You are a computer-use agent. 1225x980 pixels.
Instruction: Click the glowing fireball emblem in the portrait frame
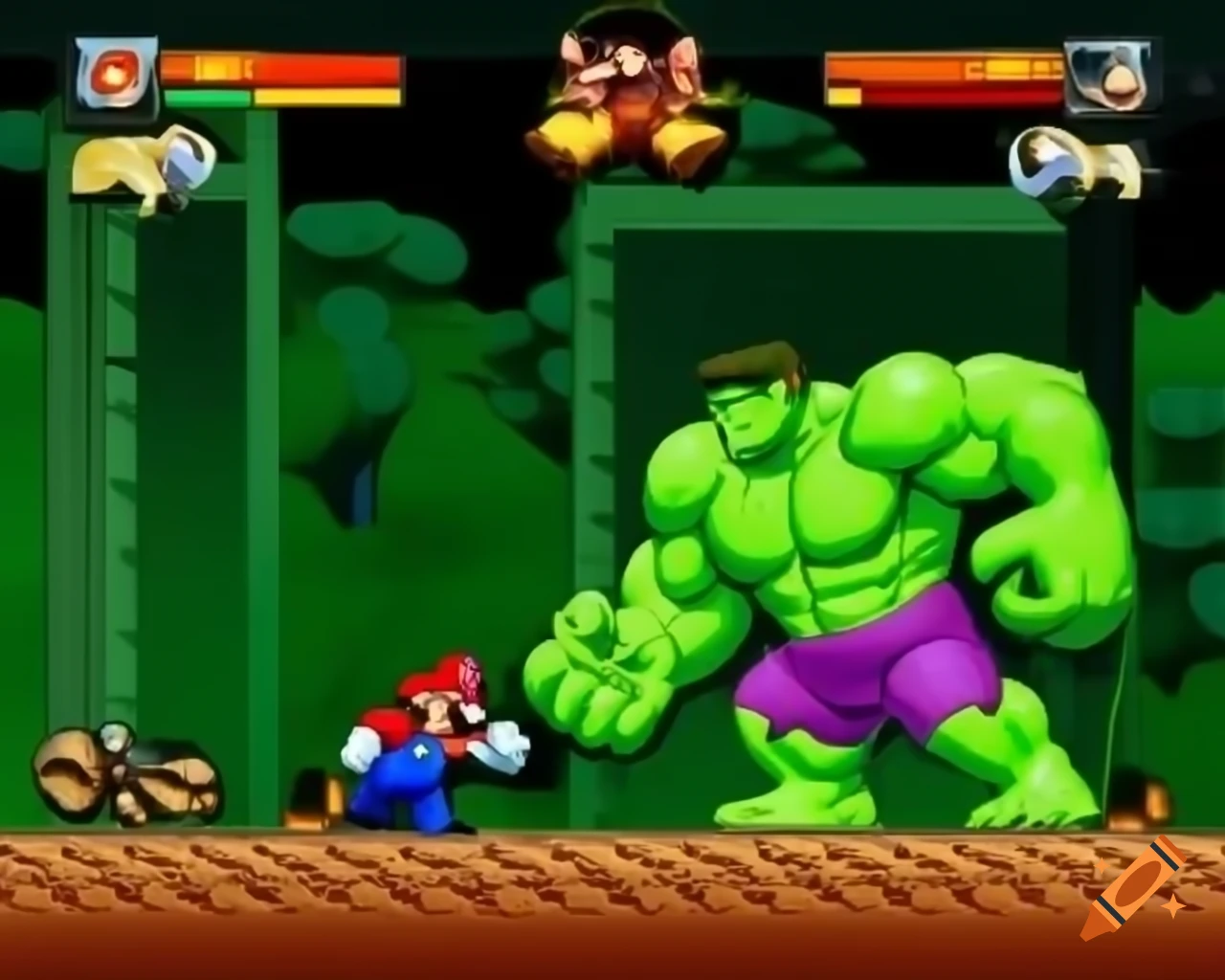pyautogui.click(x=115, y=72)
